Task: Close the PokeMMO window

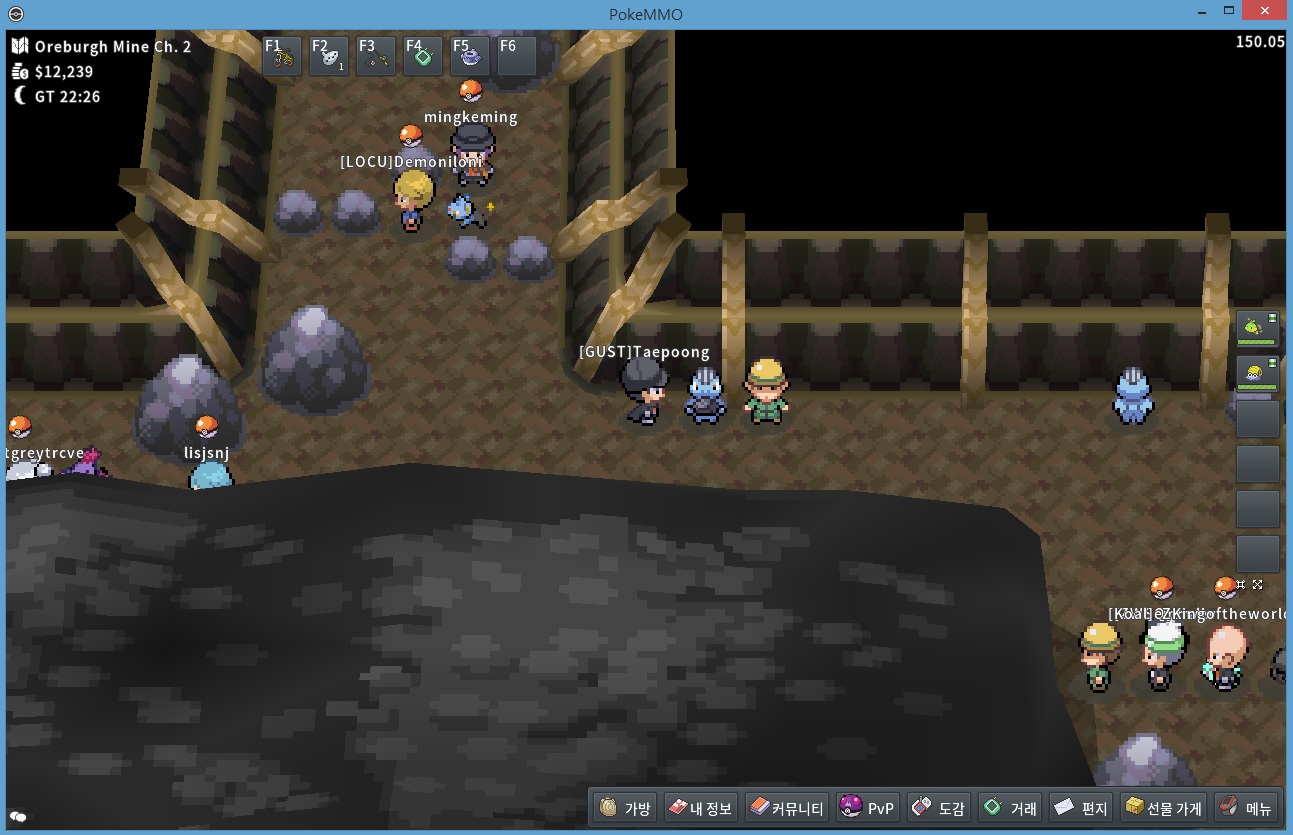Action: pyautogui.click(x=1268, y=13)
